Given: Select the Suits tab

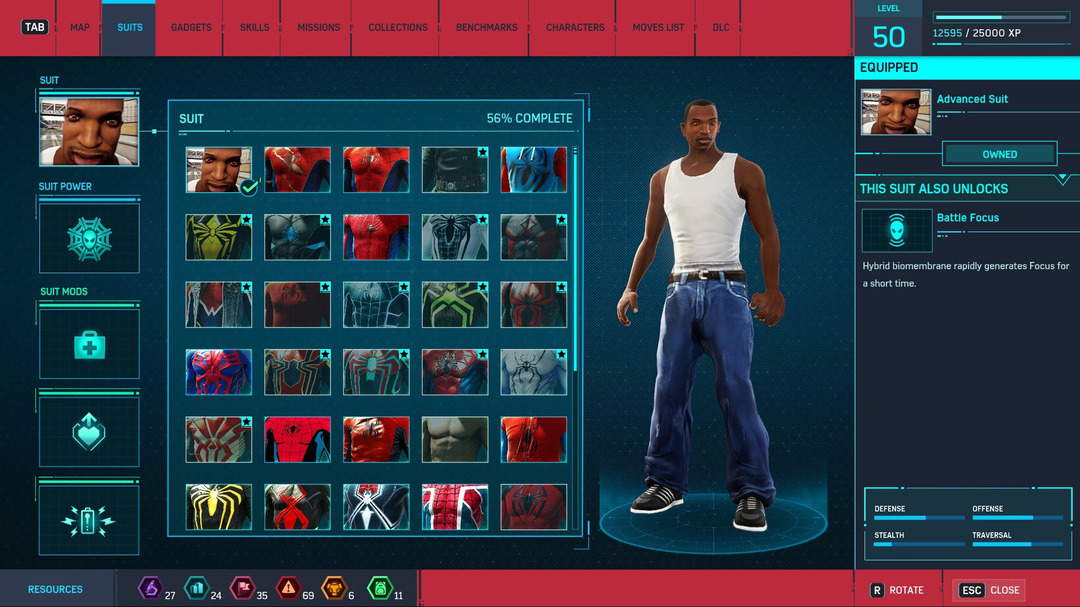Looking at the screenshot, I should coord(130,27).
